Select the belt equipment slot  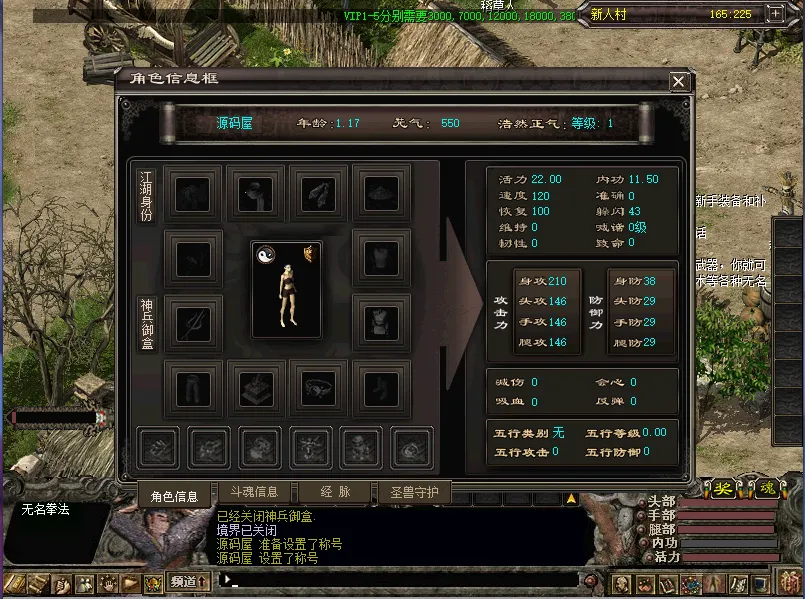click(x=318, y=385)
